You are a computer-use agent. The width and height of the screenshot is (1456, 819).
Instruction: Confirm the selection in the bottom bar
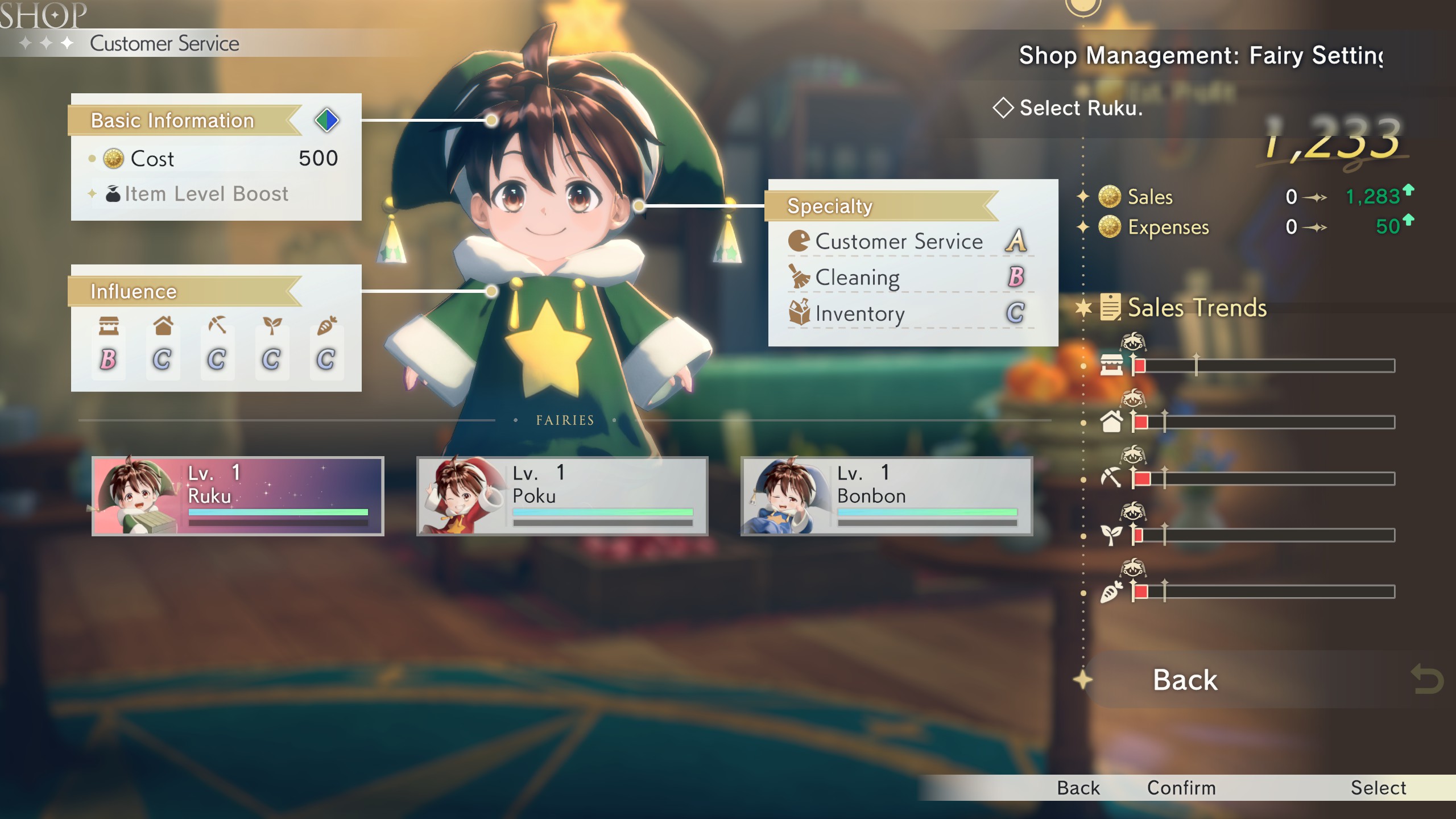[x=1181, y=788]
